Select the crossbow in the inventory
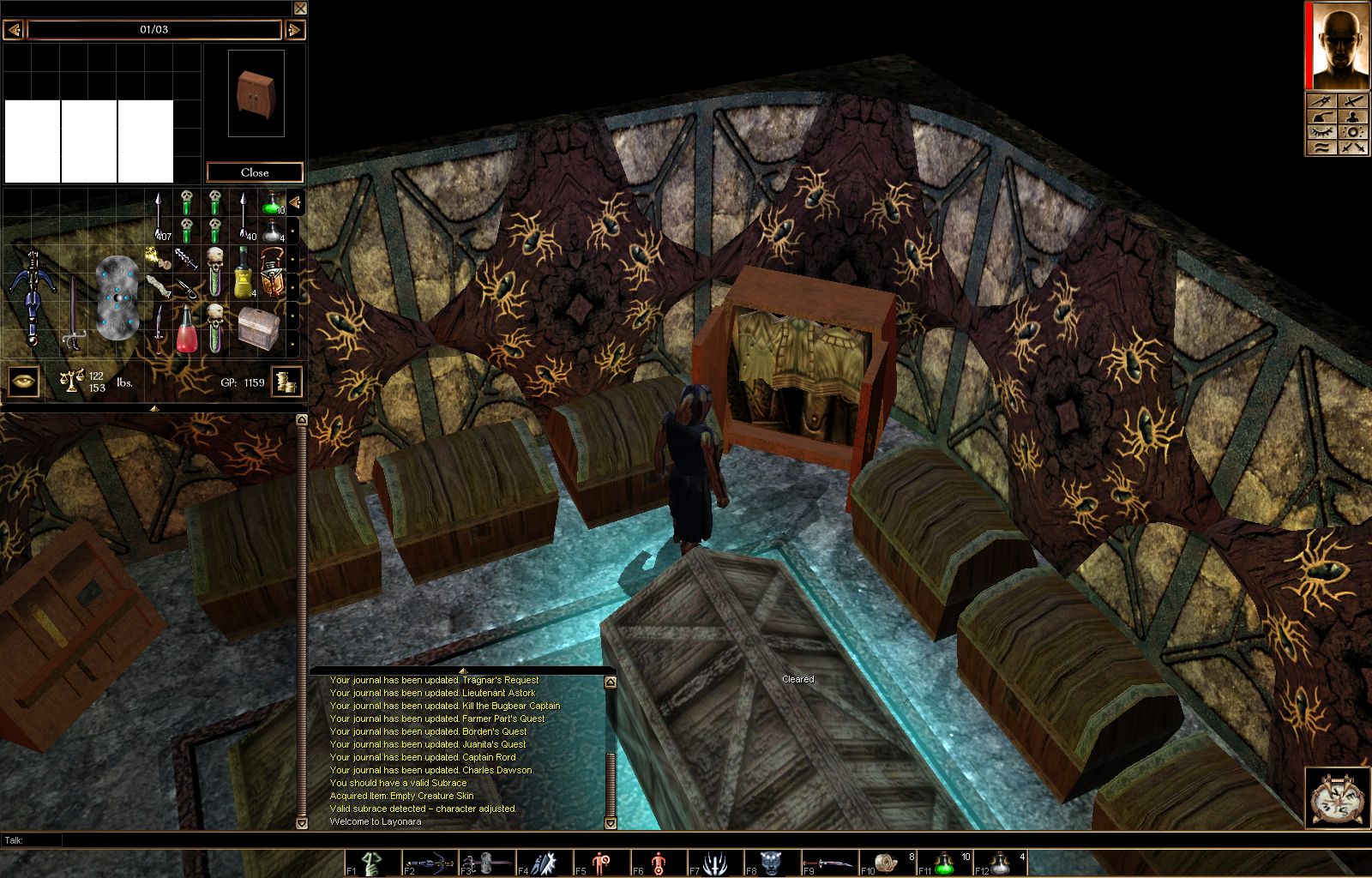Viewport: 1372px width, 878px height. click(x=33, y=296)
